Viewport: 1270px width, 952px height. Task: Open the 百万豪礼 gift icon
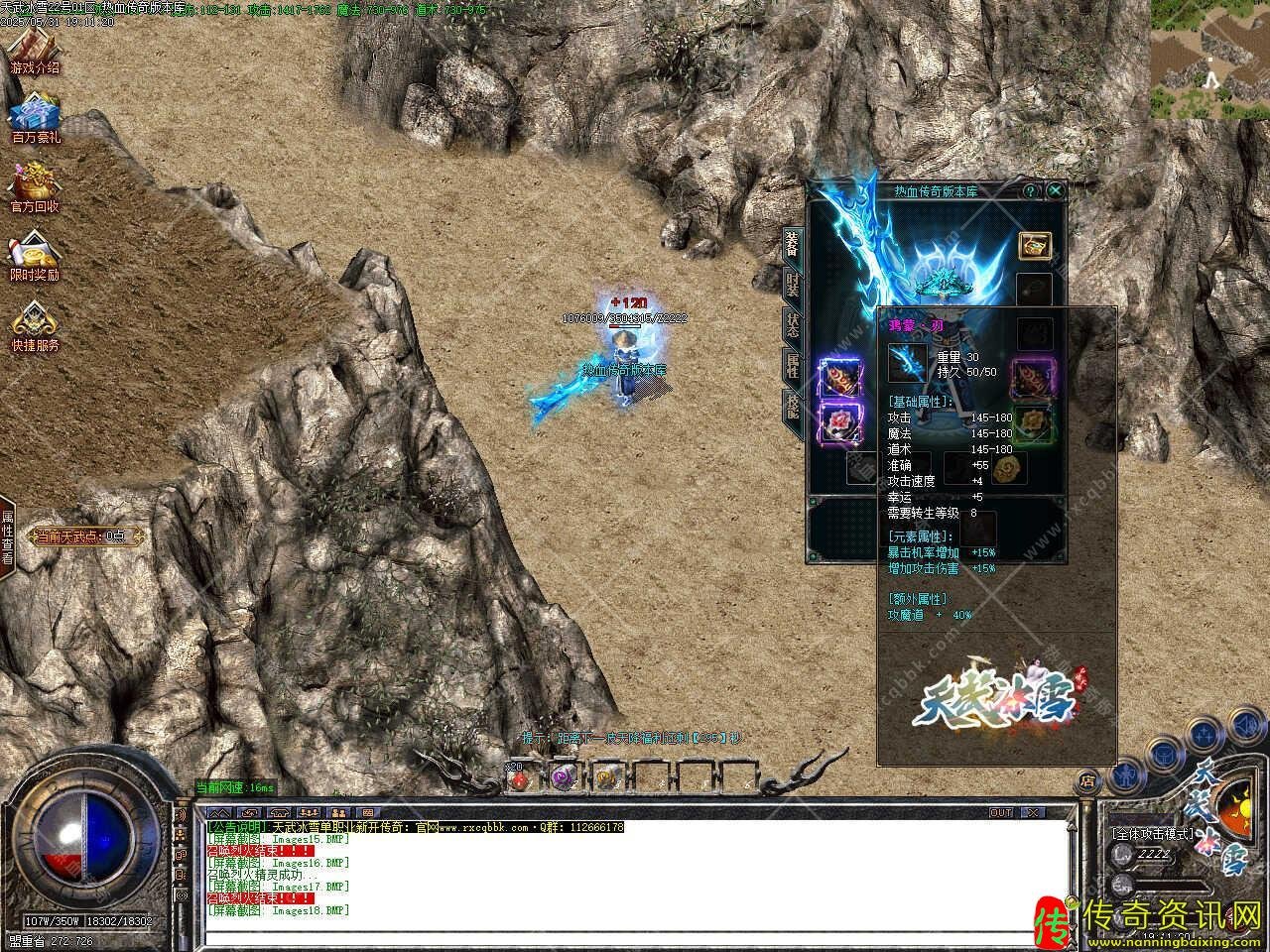pos(36,118)
